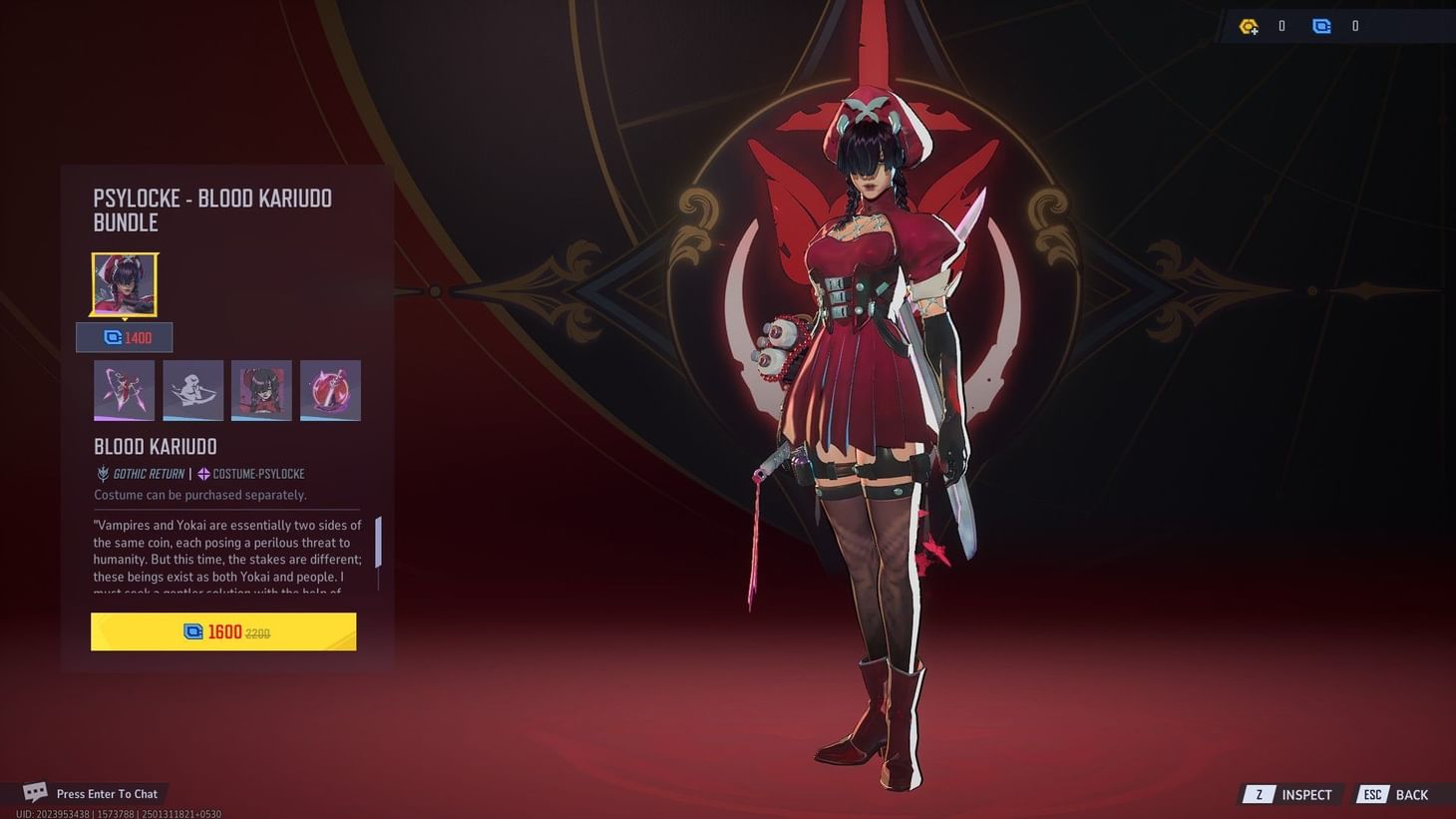Click the 1400 Units price tag
Image resolution: width=1456 pixels, height=819 pixels.
[x=125, y=337]
